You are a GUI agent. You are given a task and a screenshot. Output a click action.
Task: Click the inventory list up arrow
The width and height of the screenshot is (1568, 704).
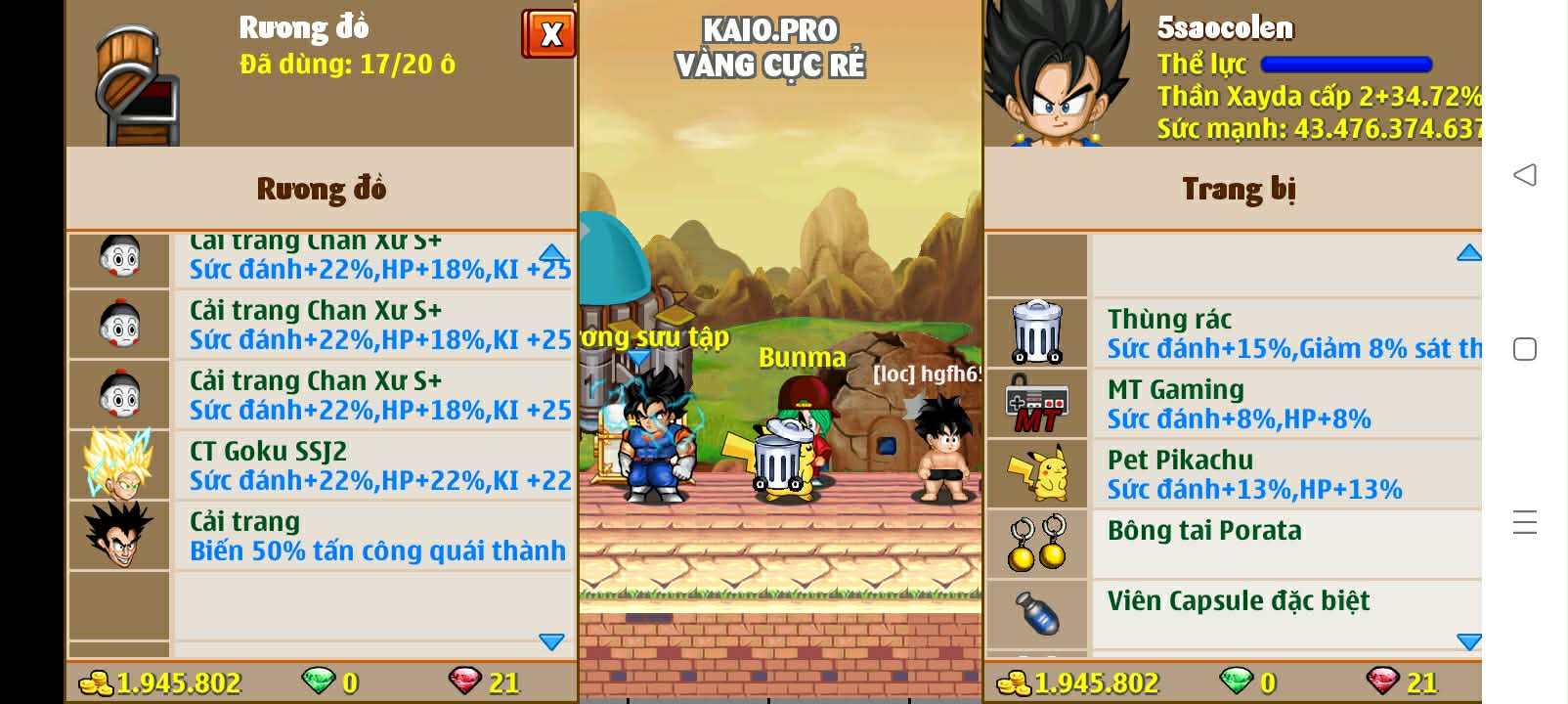tap(552, 253)
